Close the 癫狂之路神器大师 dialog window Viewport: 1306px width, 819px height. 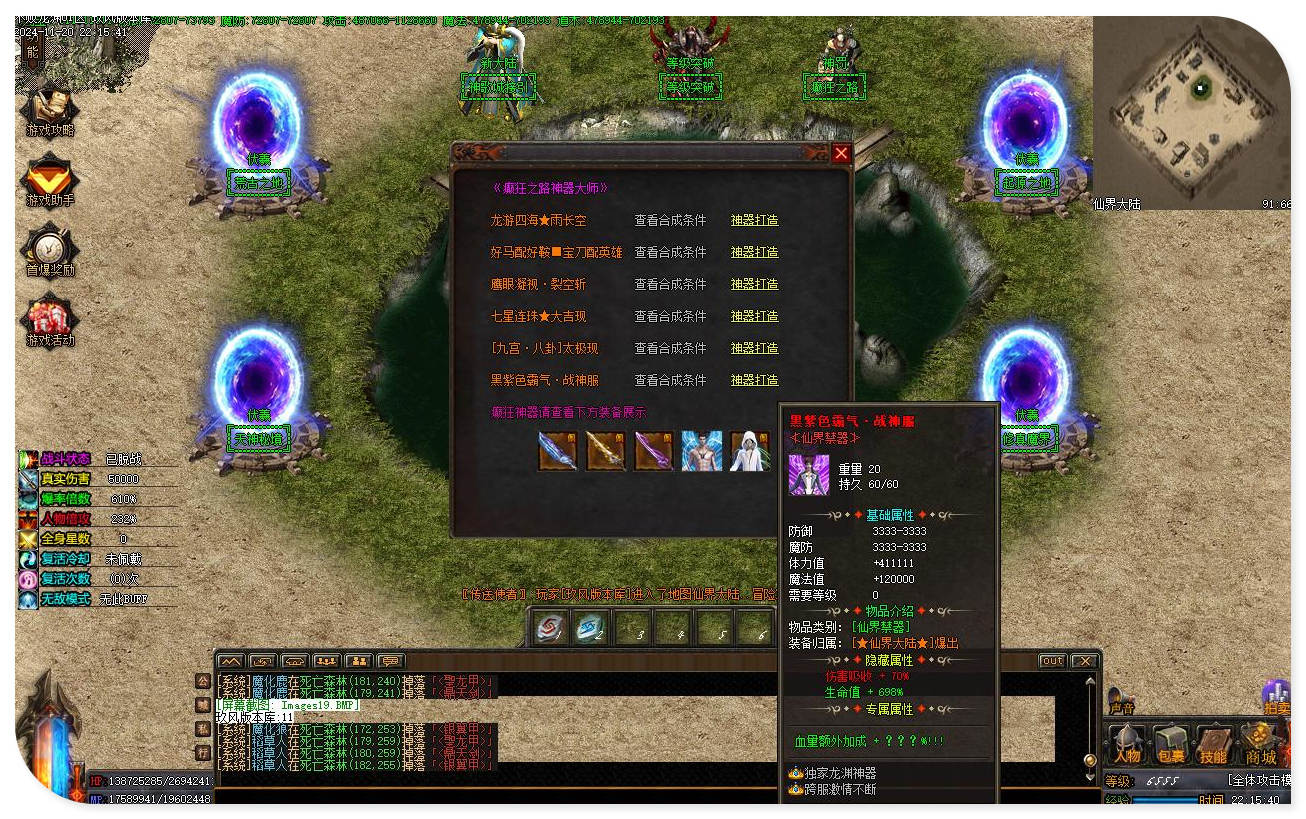pyautogui.click(x=841, y=153)
